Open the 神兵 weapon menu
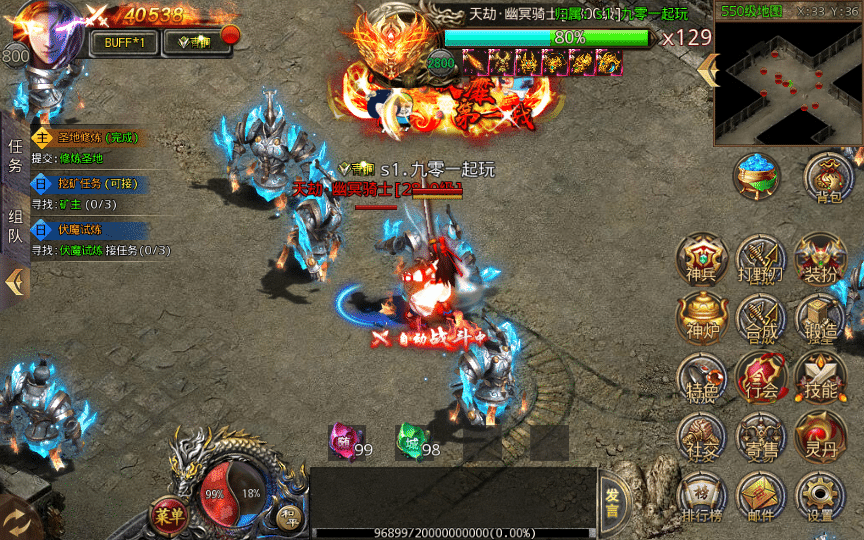Screen dimensions: 864x540 coord(702,260)
